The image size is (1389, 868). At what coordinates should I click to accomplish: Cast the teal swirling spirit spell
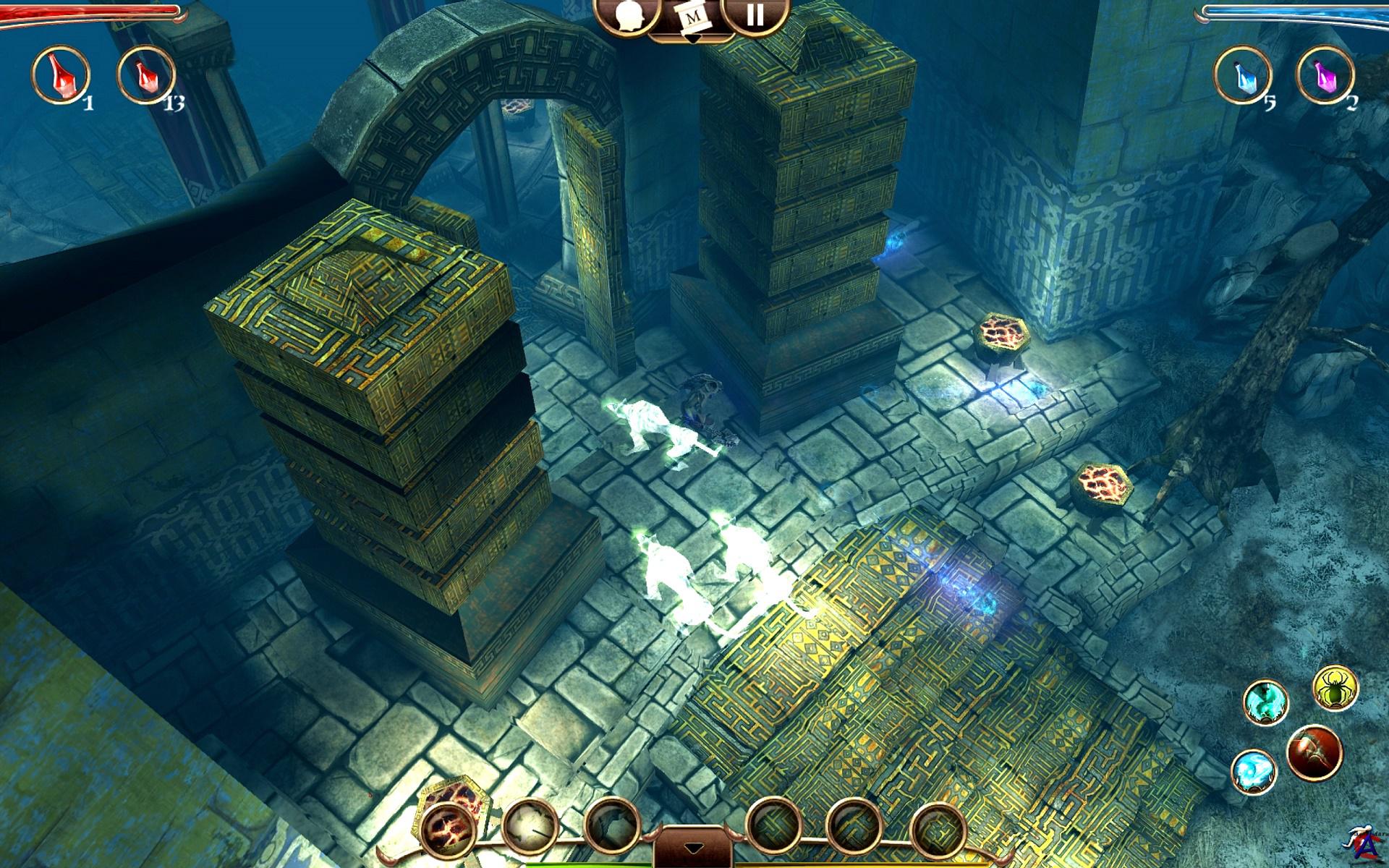point(1266,702)
